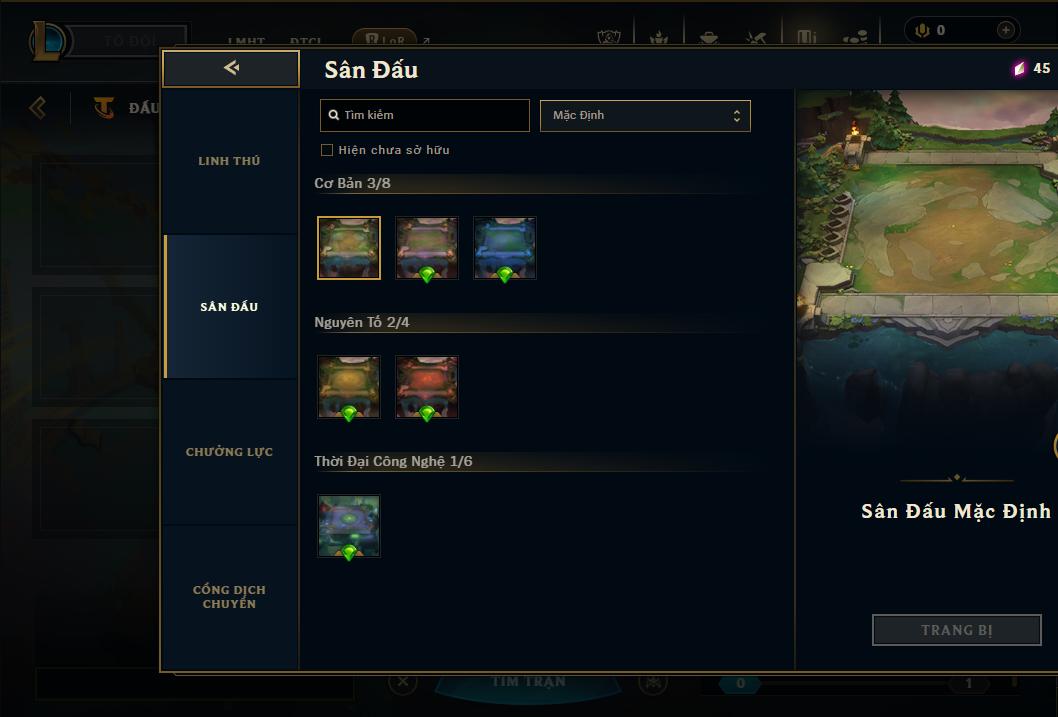The width and height of the screenshot is (1058, 717).
Task: Open the Mặc Định sort dropdown
Action: [645, 115]
